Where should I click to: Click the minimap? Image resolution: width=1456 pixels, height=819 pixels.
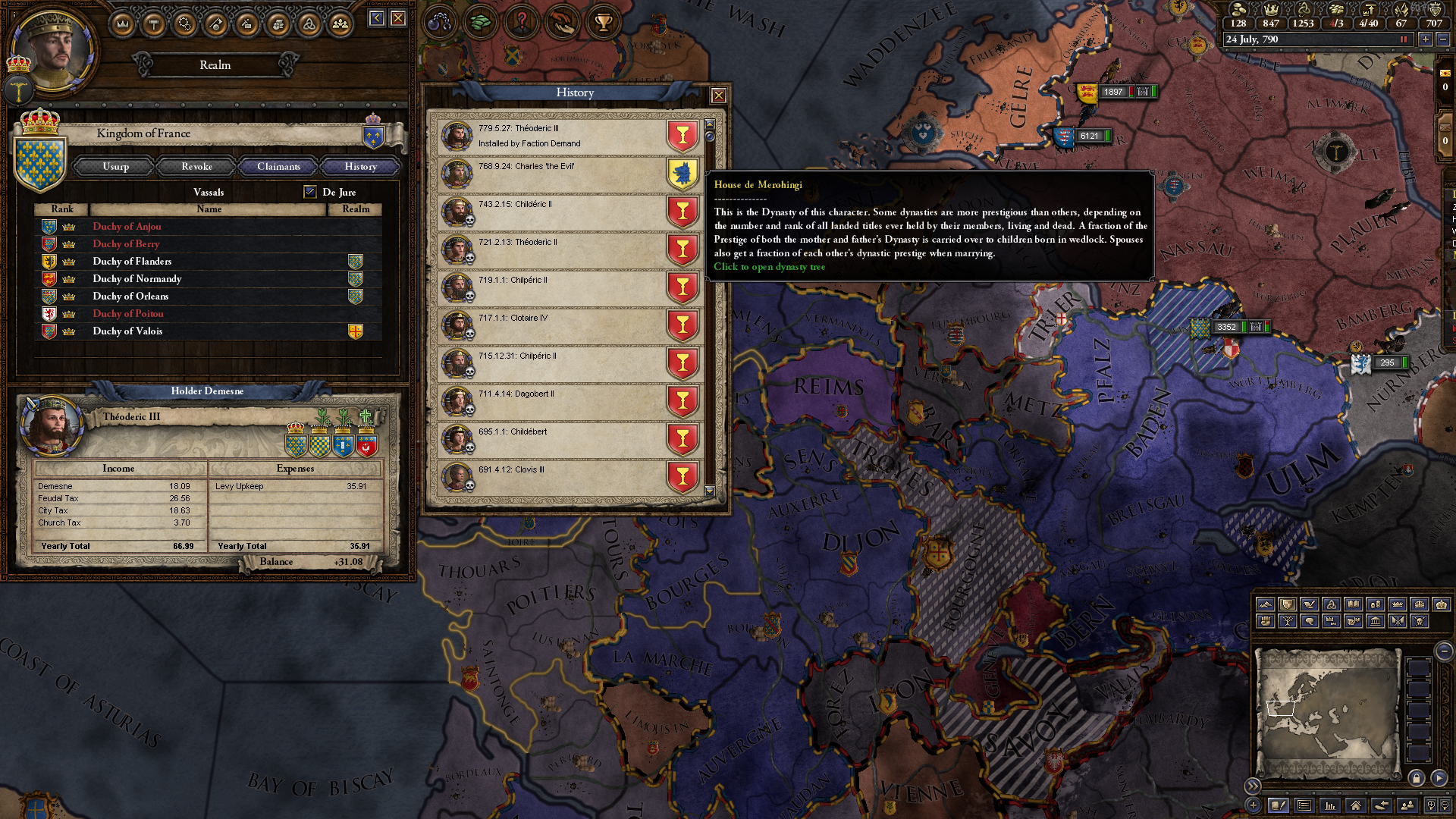(1328, 711)
